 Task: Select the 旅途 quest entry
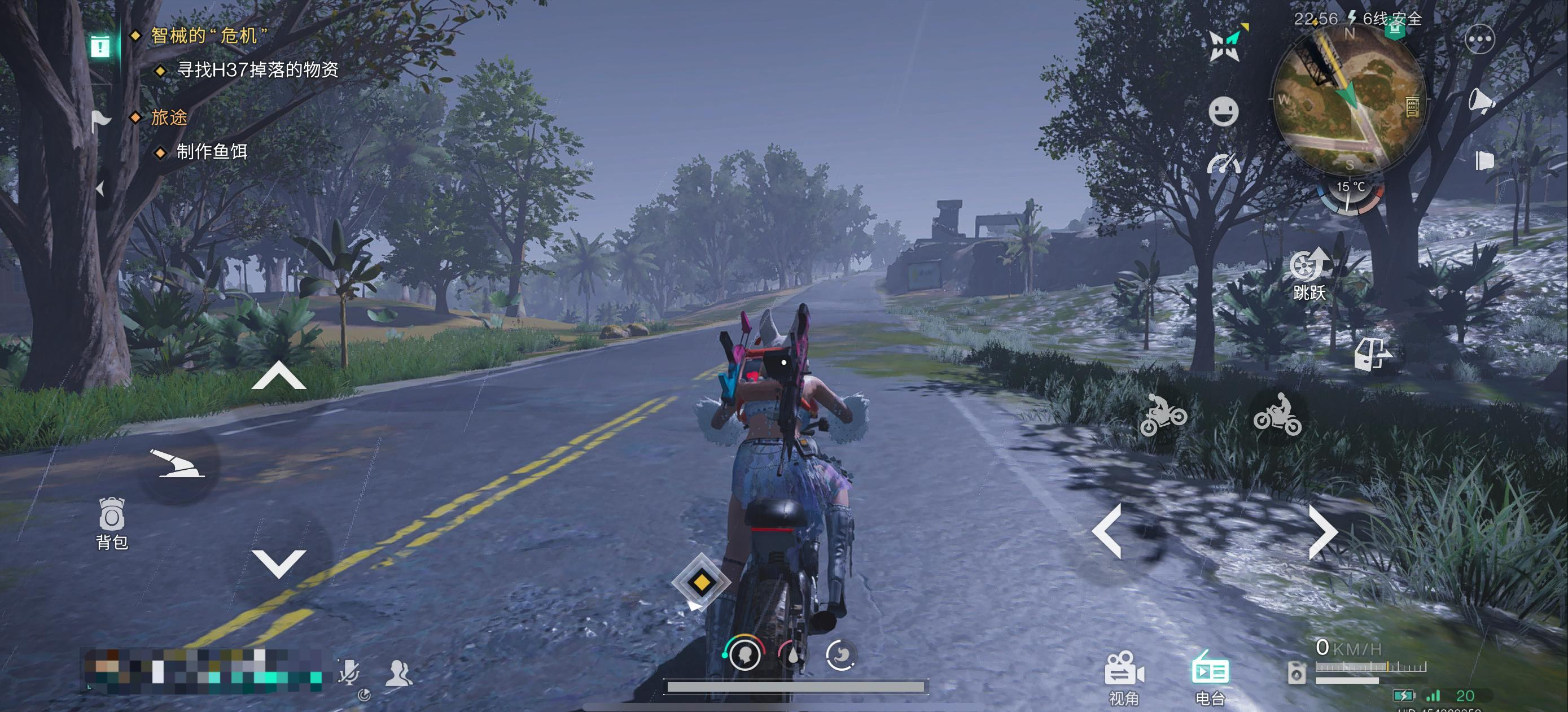click(x=169, y=117)
